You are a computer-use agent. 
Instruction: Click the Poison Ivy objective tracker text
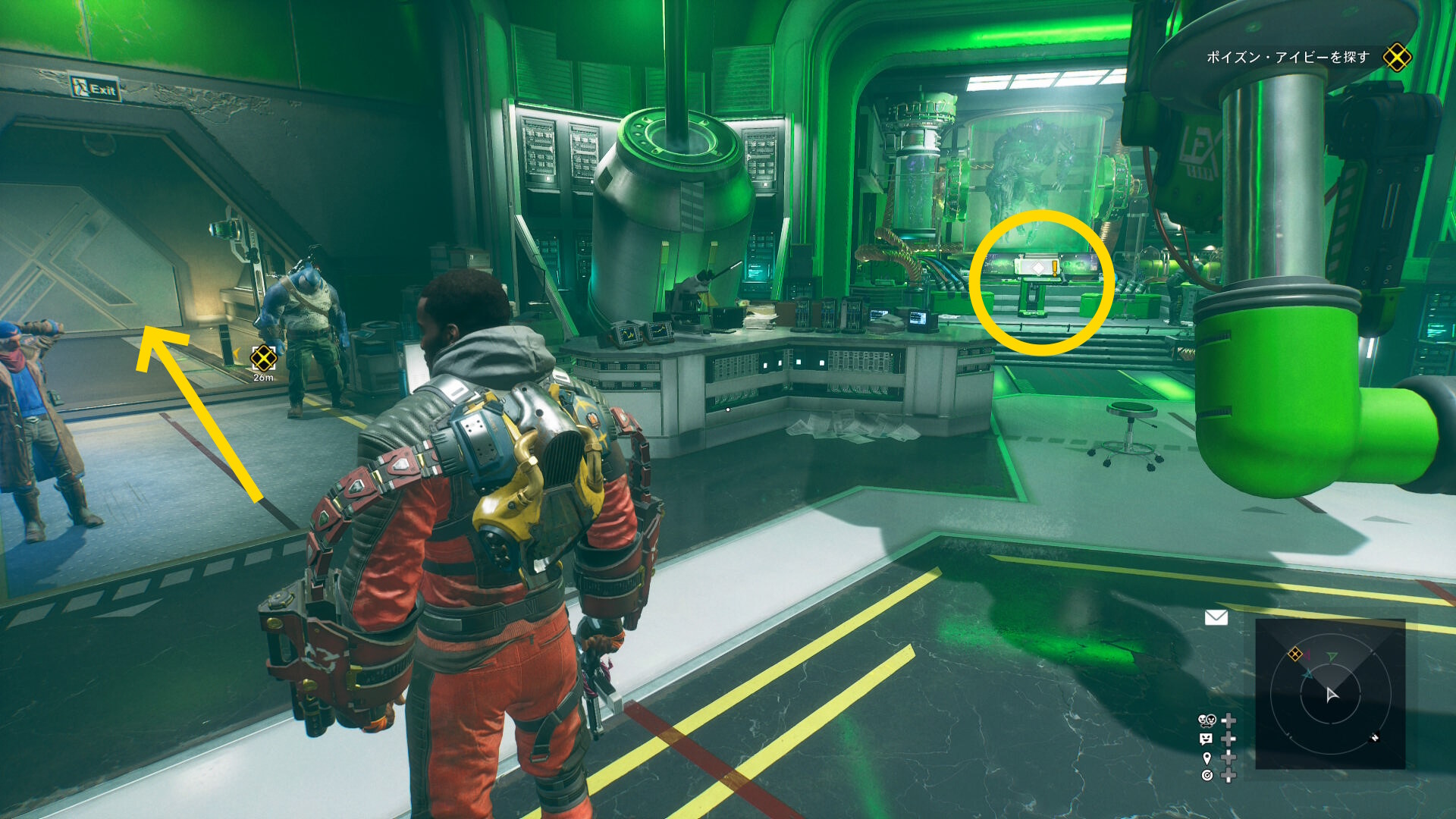coord(1288,58)
